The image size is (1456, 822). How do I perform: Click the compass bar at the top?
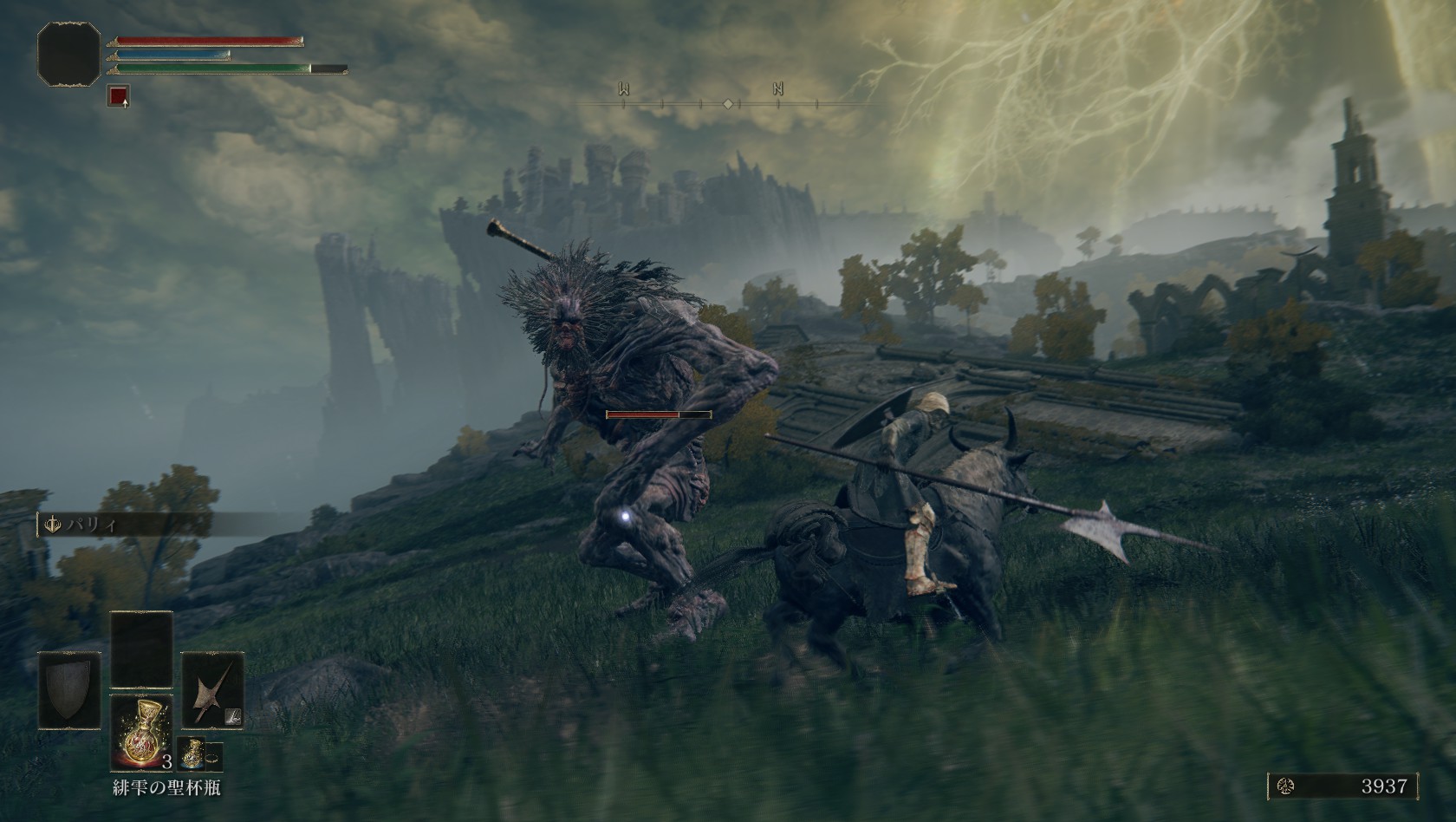click(x=726, y=103)
